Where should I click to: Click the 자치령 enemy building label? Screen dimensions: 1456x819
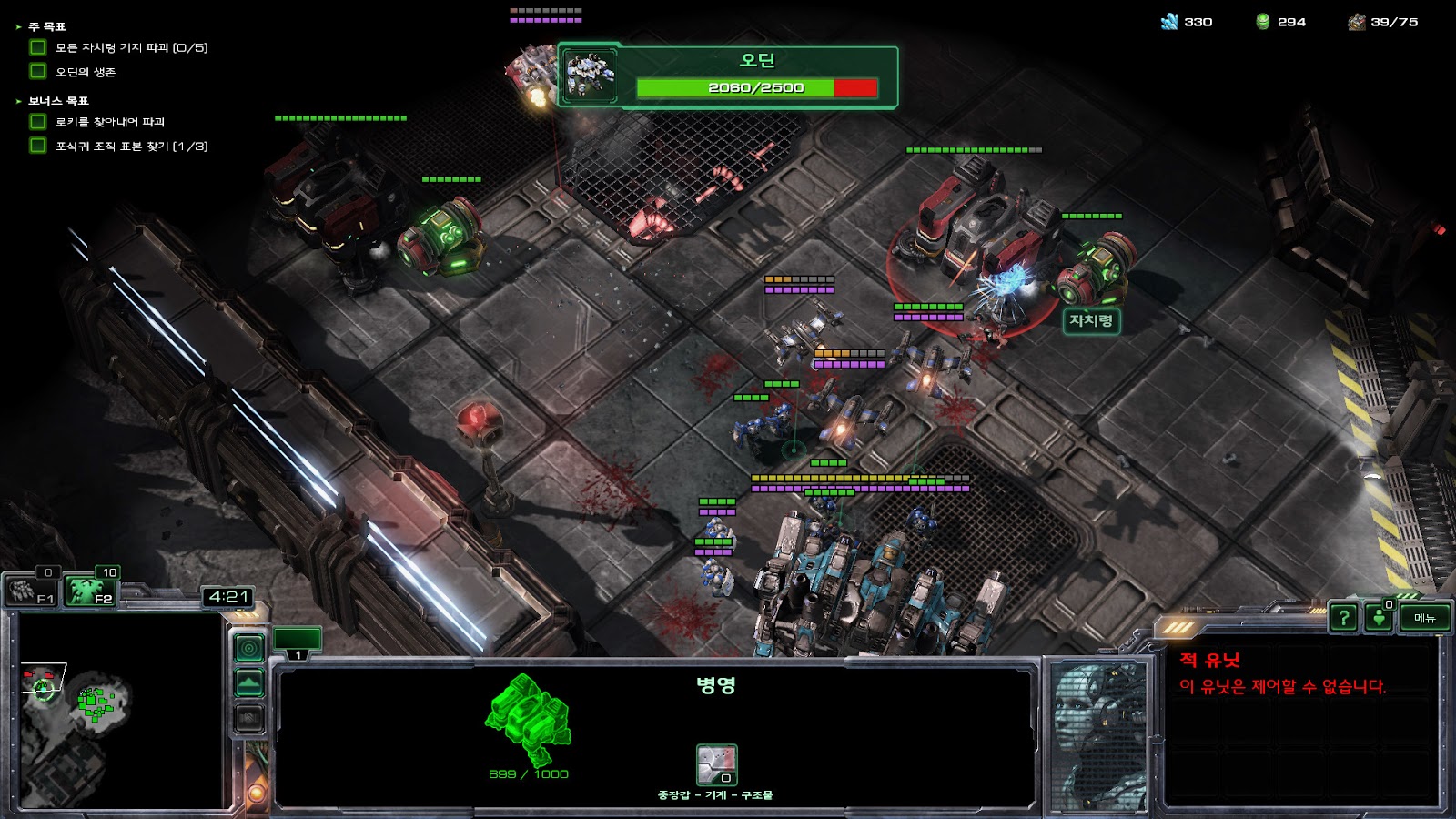[1090, 320]
